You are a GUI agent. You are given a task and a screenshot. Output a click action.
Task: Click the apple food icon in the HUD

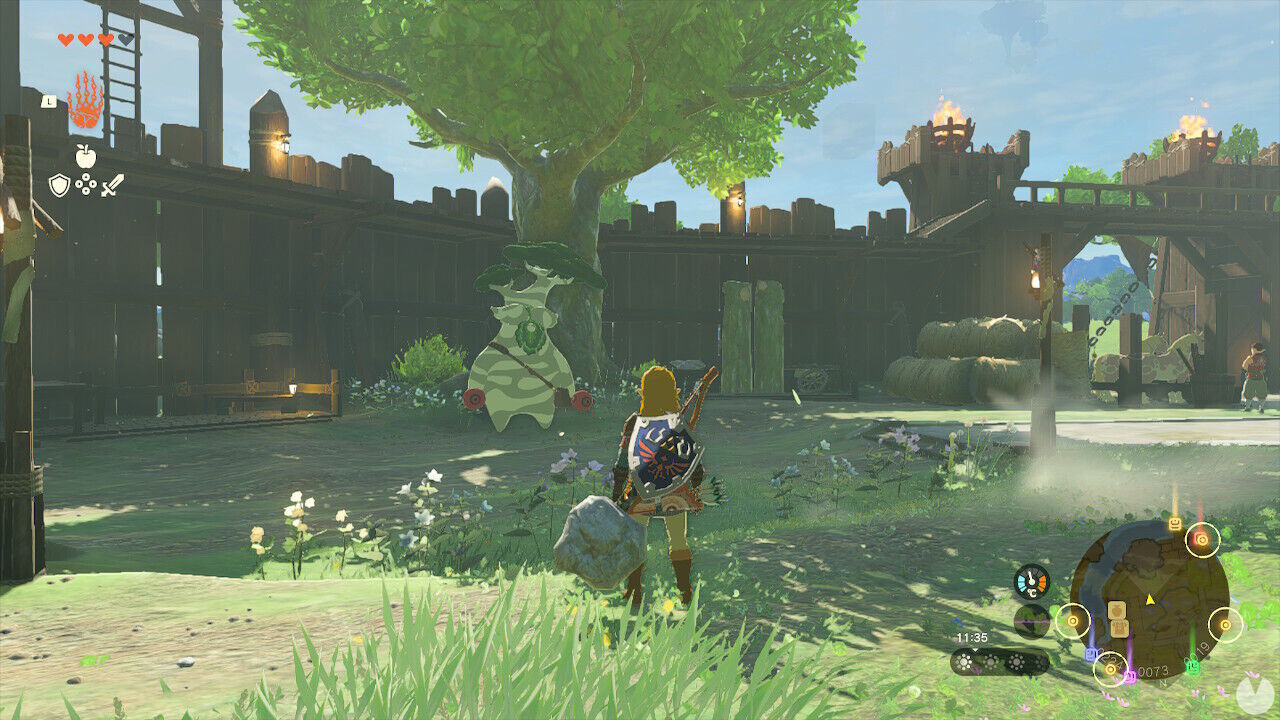point(85,154)
